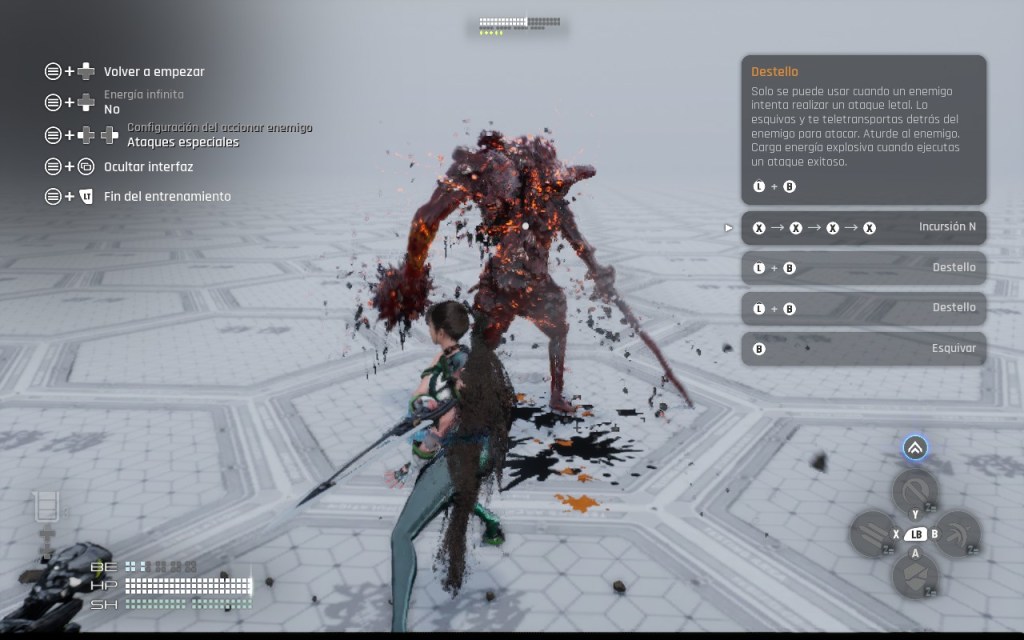Click Fin del entrenamiento to end training
The image size is (1024, 640).
click(167, 196)
